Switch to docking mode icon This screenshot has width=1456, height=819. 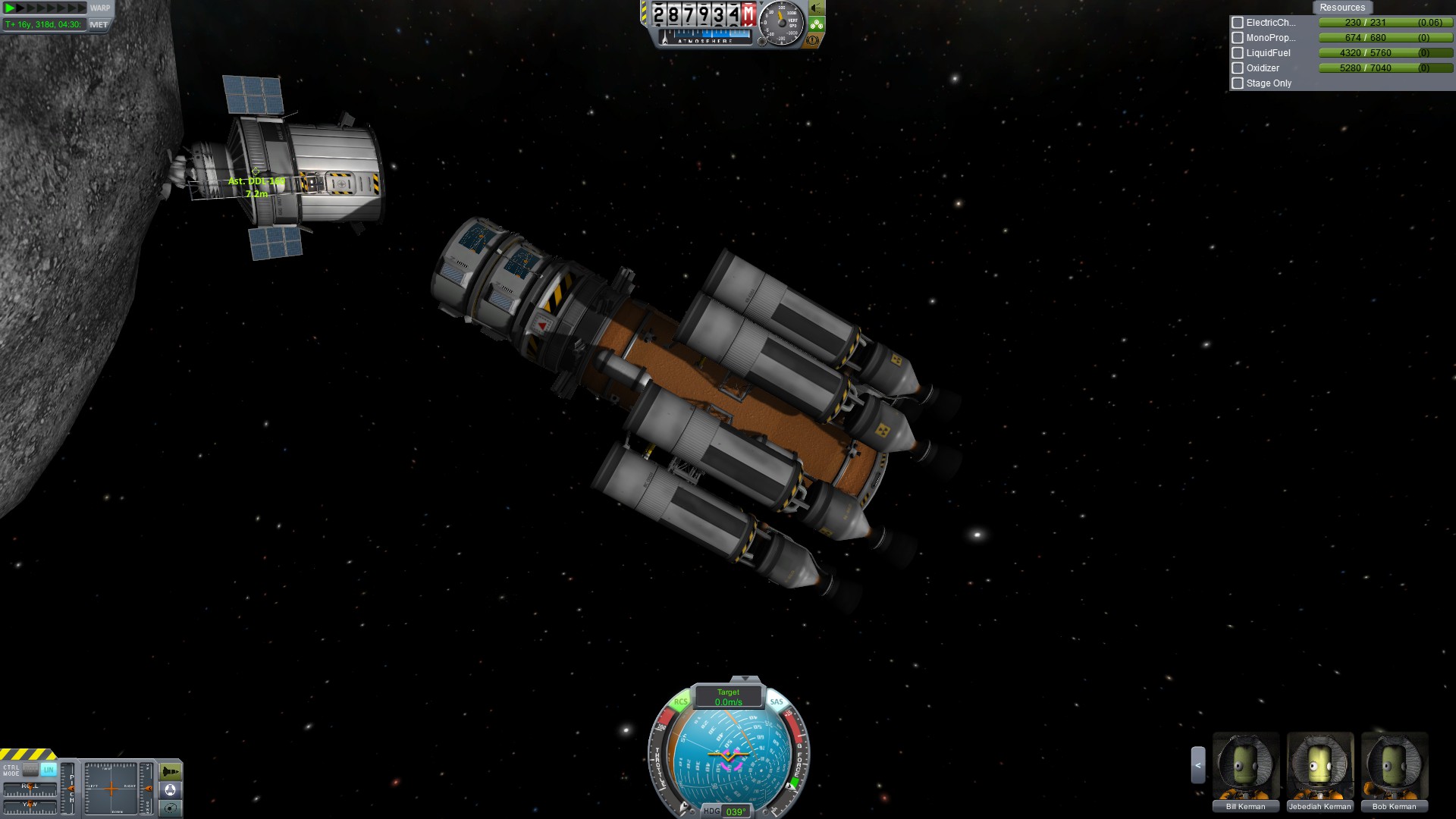[171, 790]
